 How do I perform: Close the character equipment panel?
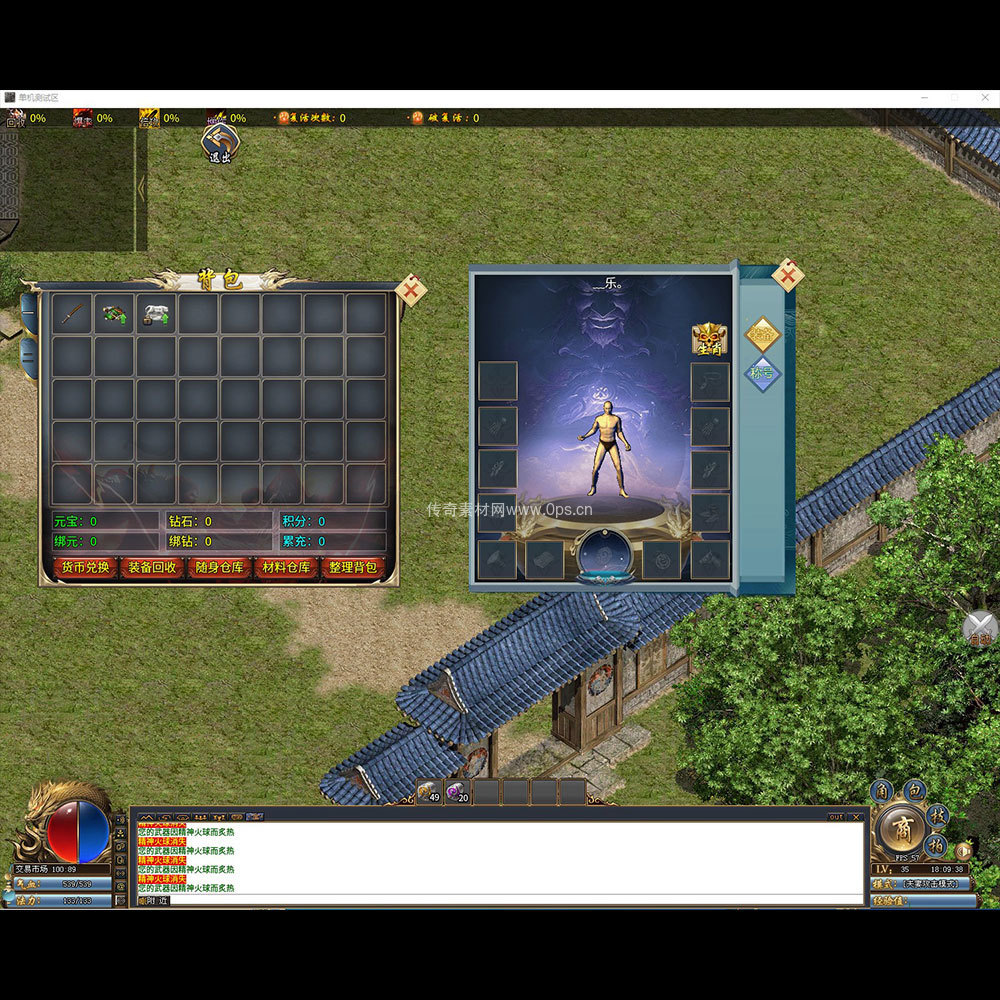point(788,274)
